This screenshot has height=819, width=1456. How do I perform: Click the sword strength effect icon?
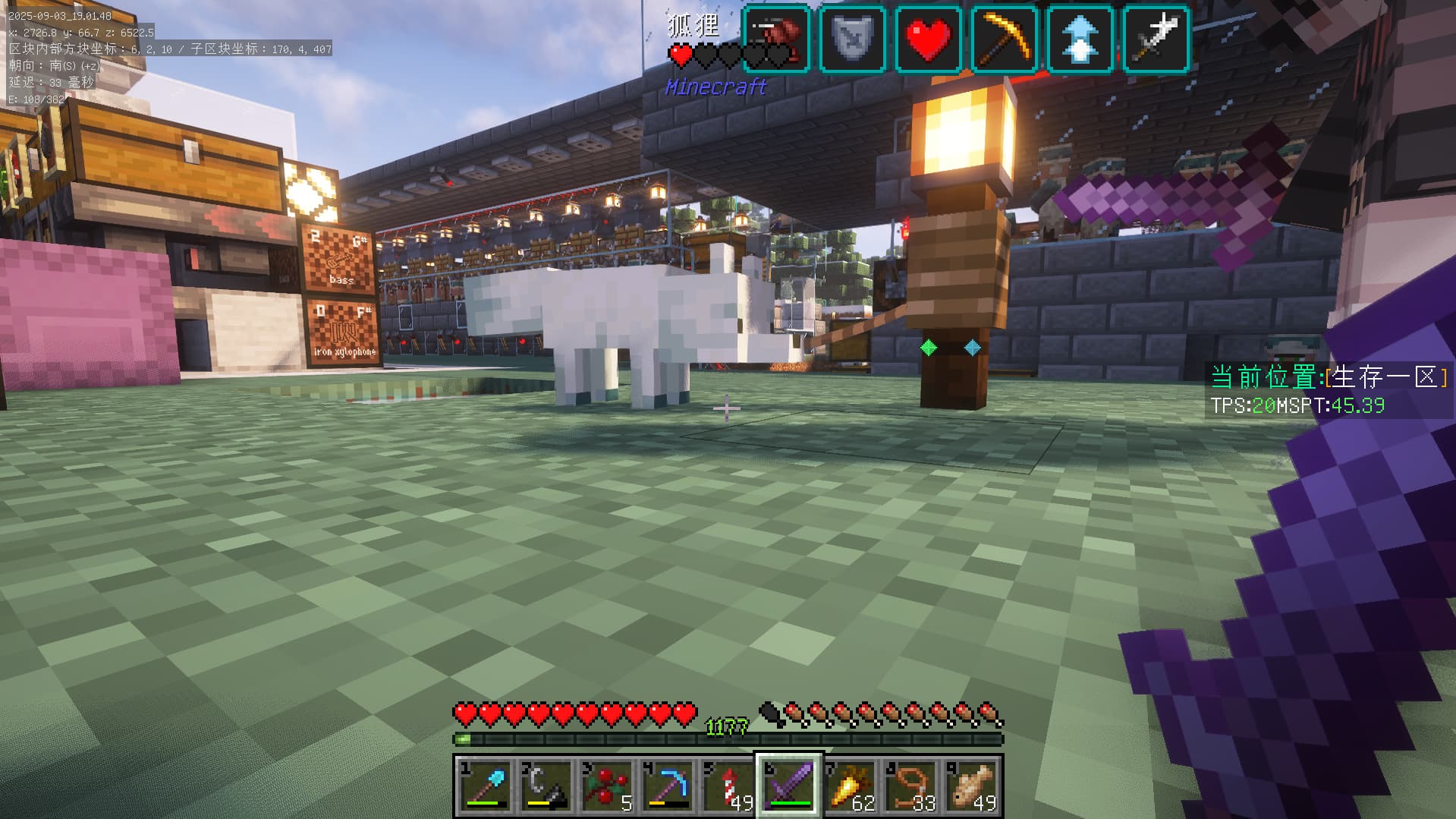coord(1156,39)
